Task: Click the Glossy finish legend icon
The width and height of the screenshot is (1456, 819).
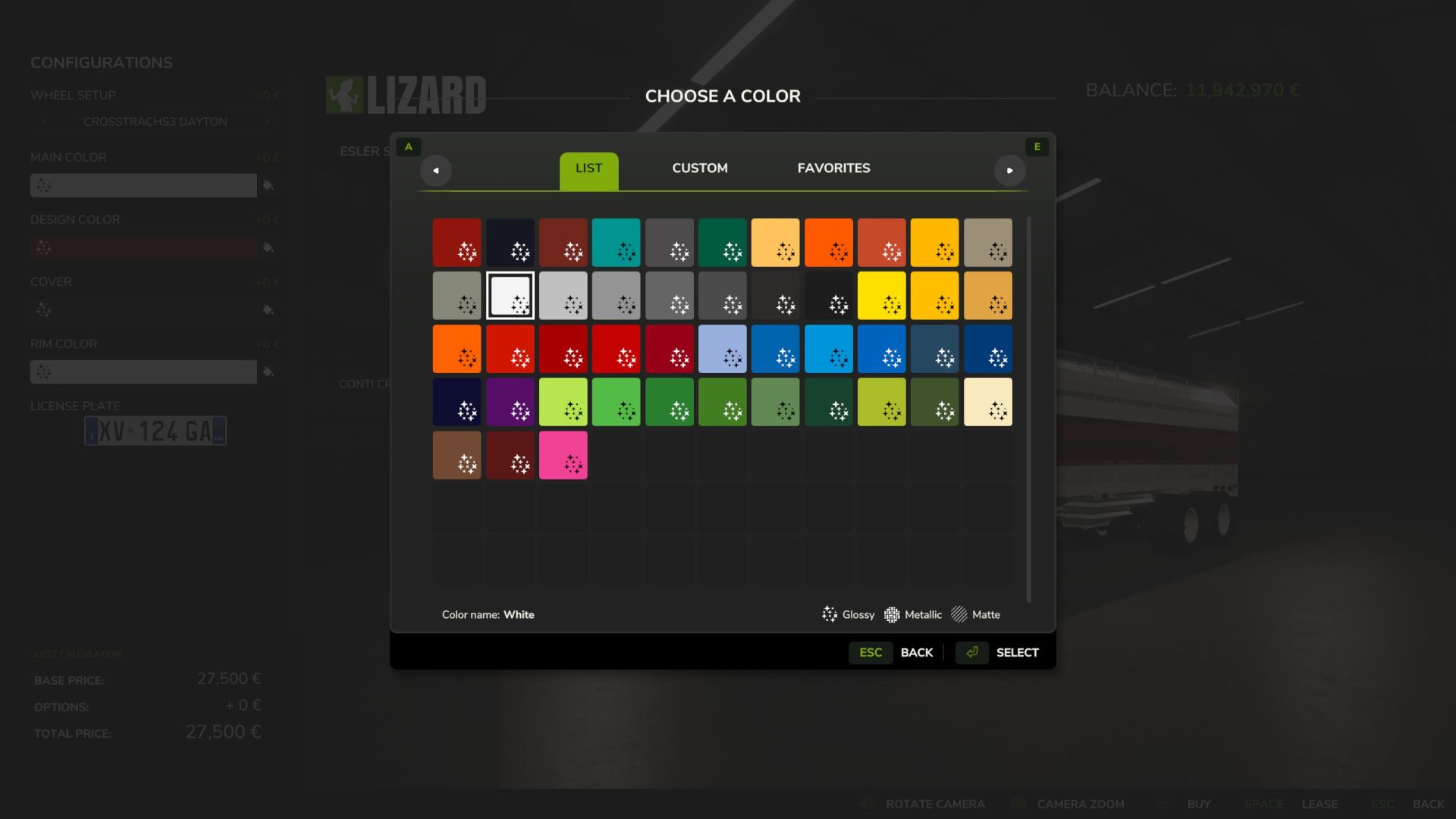Action: click(x=829, y=614)
